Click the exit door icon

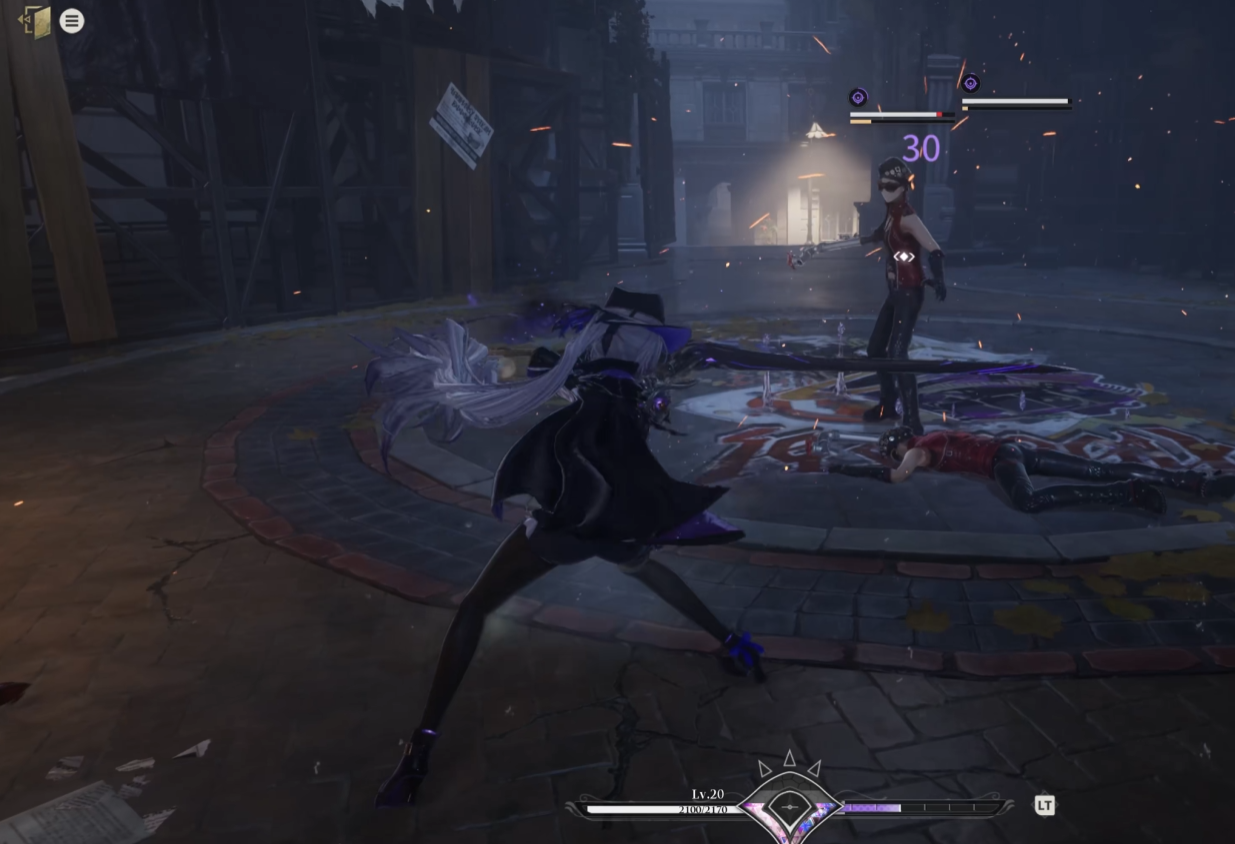(x=36, y=21)
